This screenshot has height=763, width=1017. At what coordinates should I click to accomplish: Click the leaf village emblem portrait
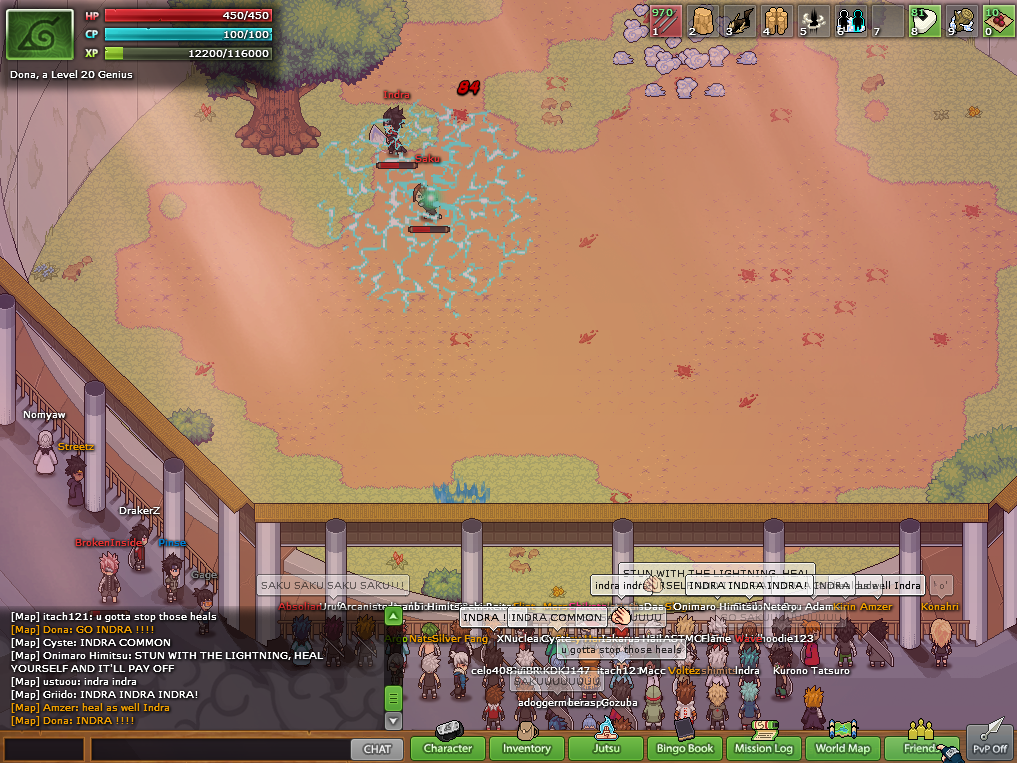[x=40, y=35]
